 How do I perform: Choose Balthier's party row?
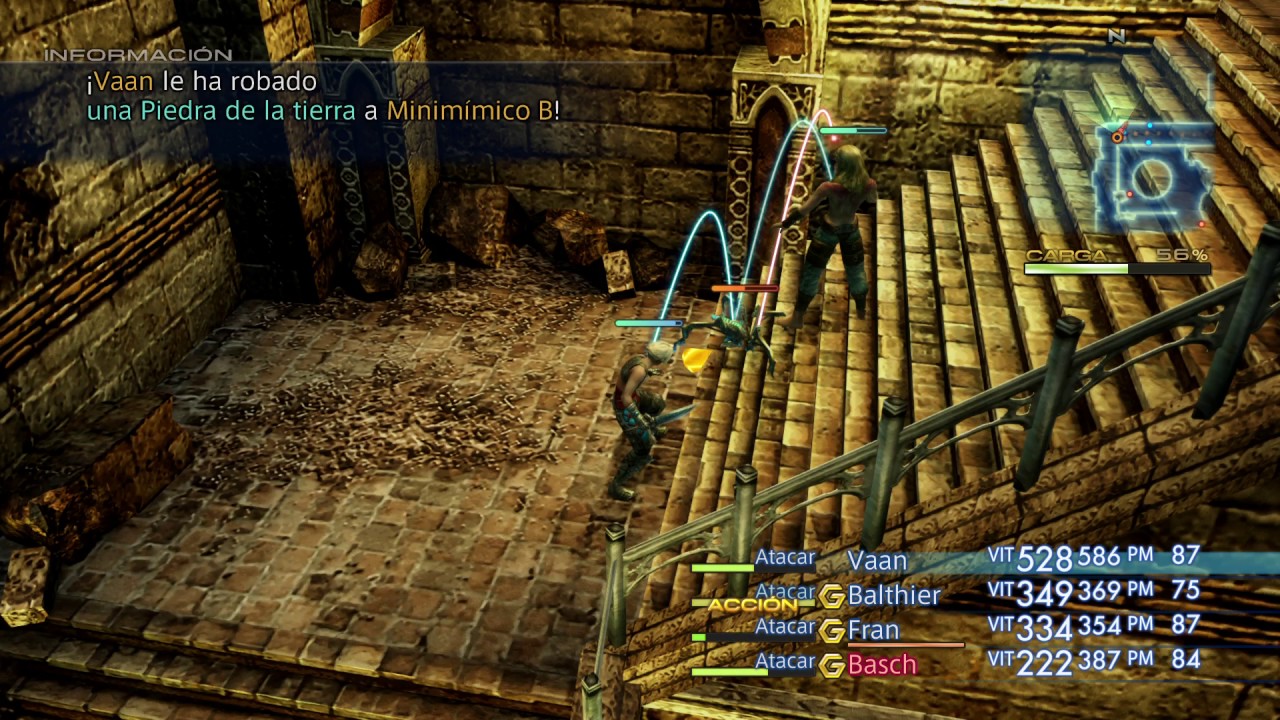893,596
